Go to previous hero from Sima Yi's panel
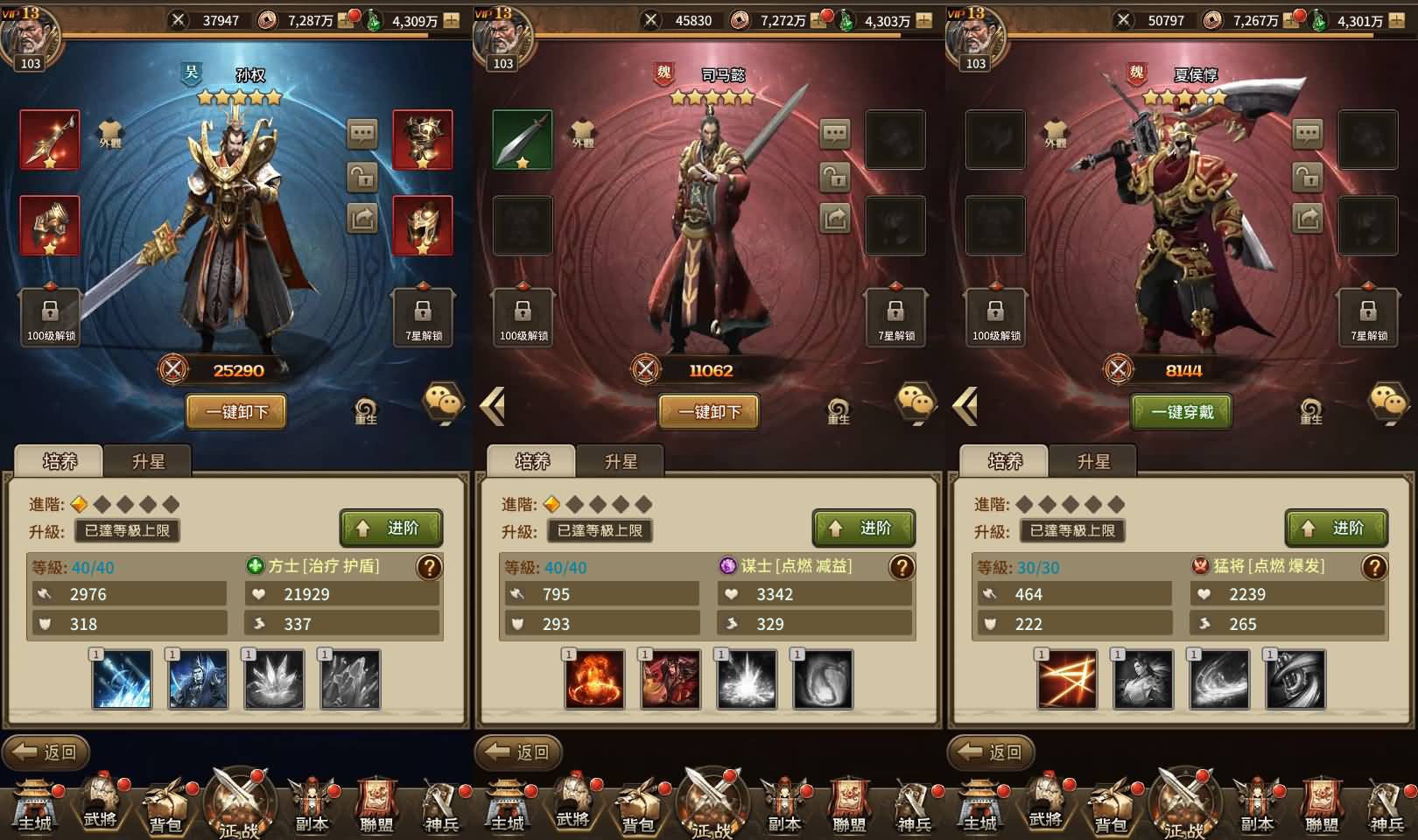The image size is (1418, 840). tap(493, 406)
